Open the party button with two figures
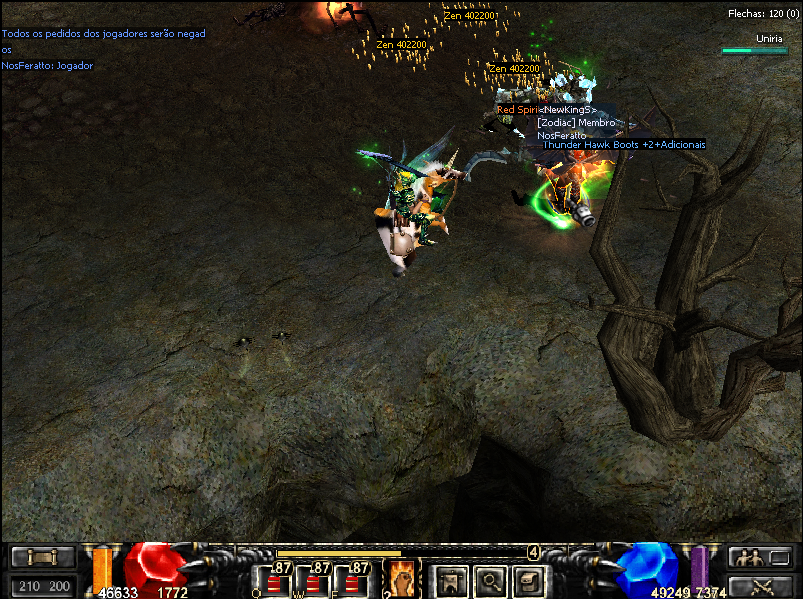803x599 pixels. tap(761, 557)
